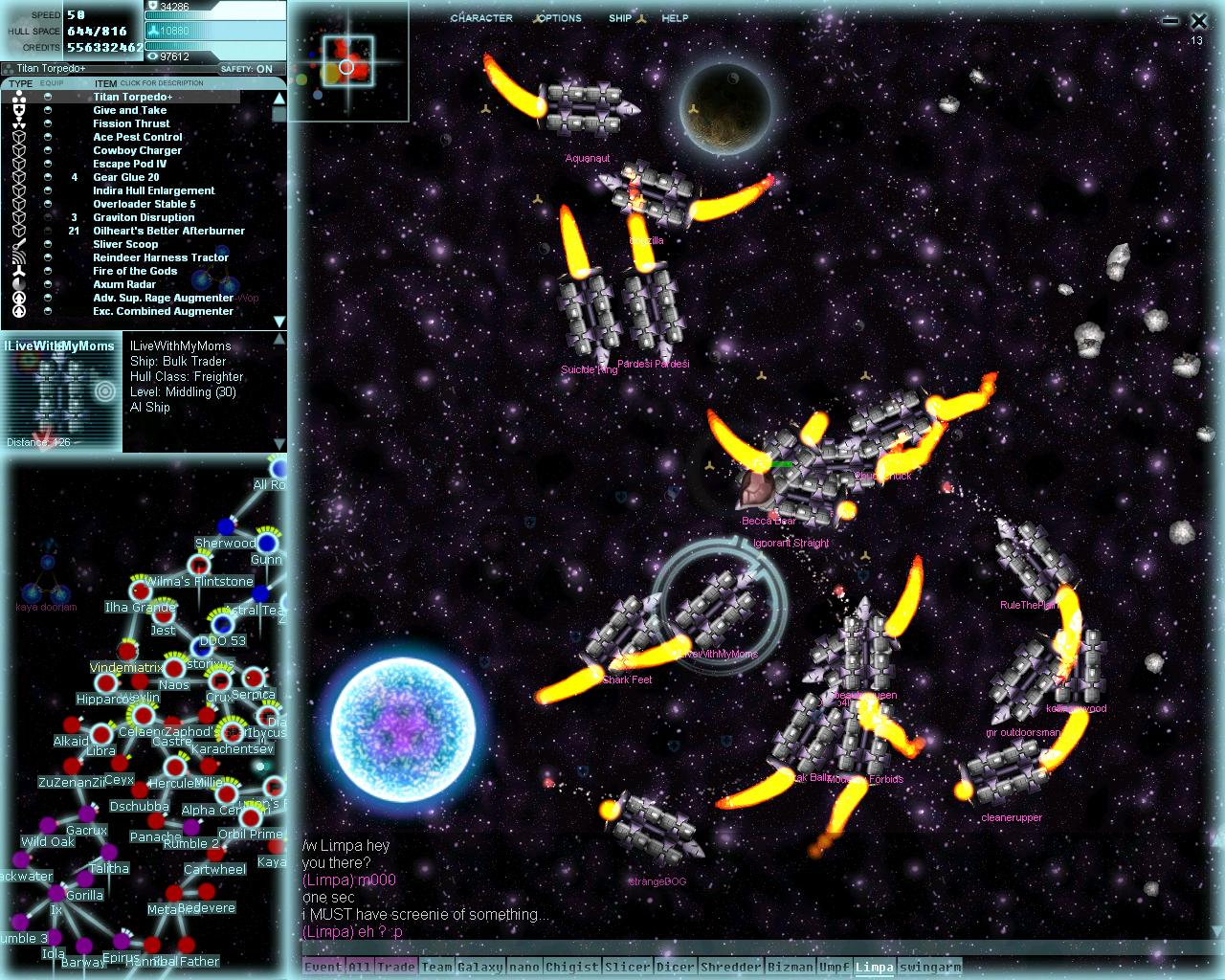Select Titan Torpedo+ in the item list
The image size is (1225, 980).
133,97
